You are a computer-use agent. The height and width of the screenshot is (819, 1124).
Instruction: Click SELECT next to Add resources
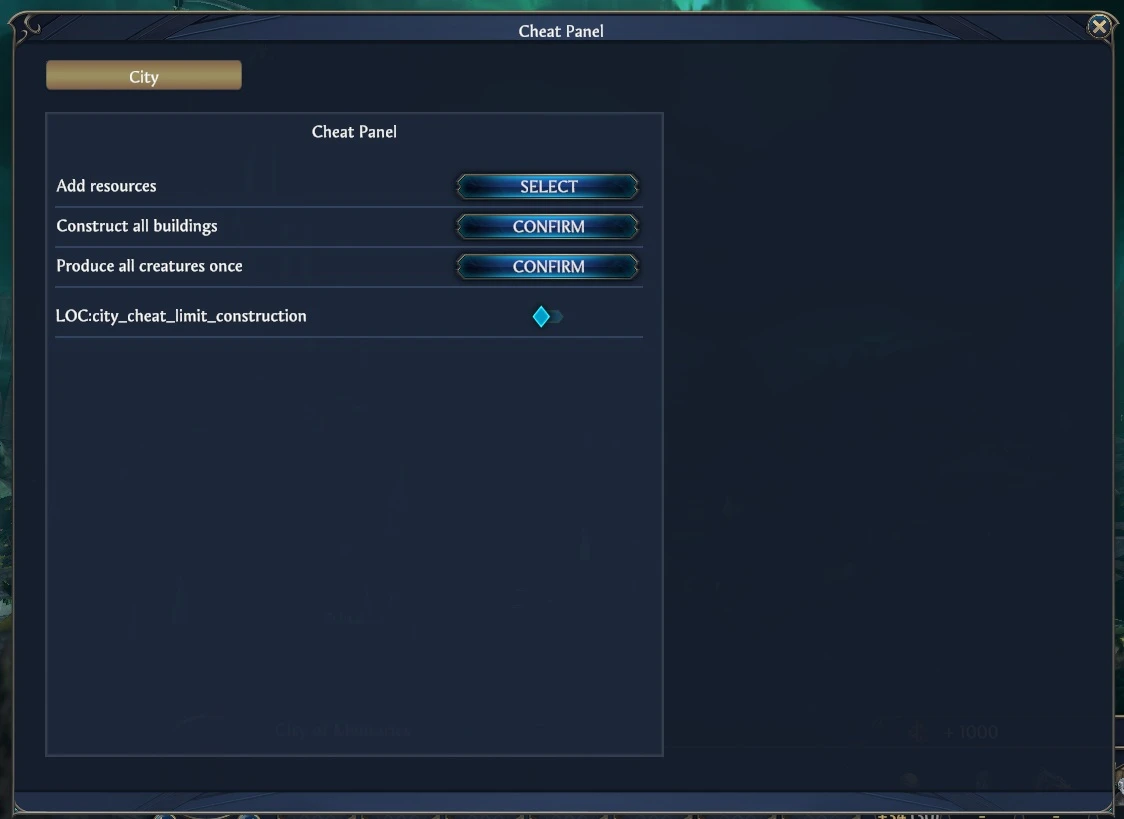tap(548, 187)
